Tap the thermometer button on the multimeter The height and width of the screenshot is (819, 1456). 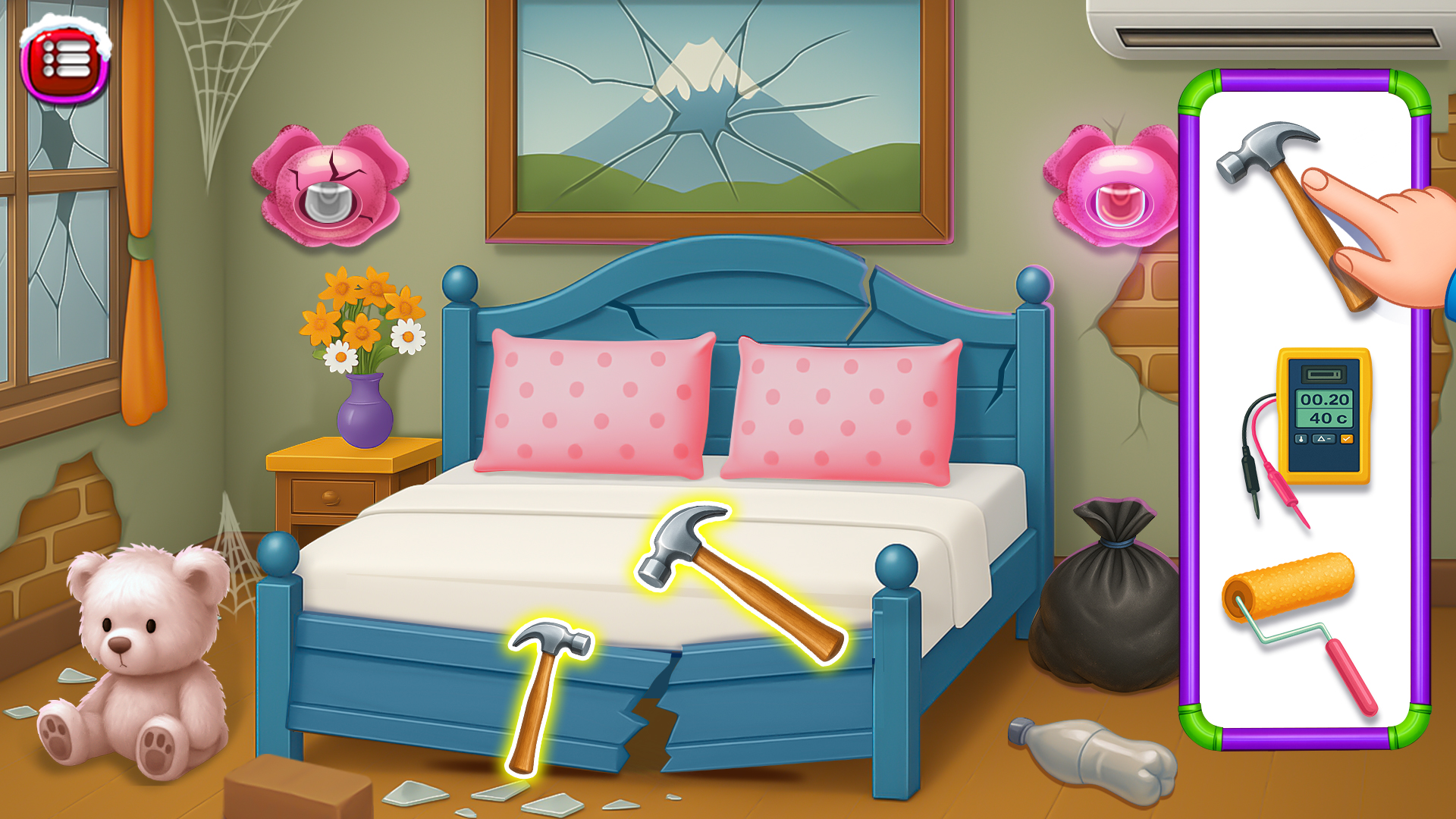[1301, 438]
